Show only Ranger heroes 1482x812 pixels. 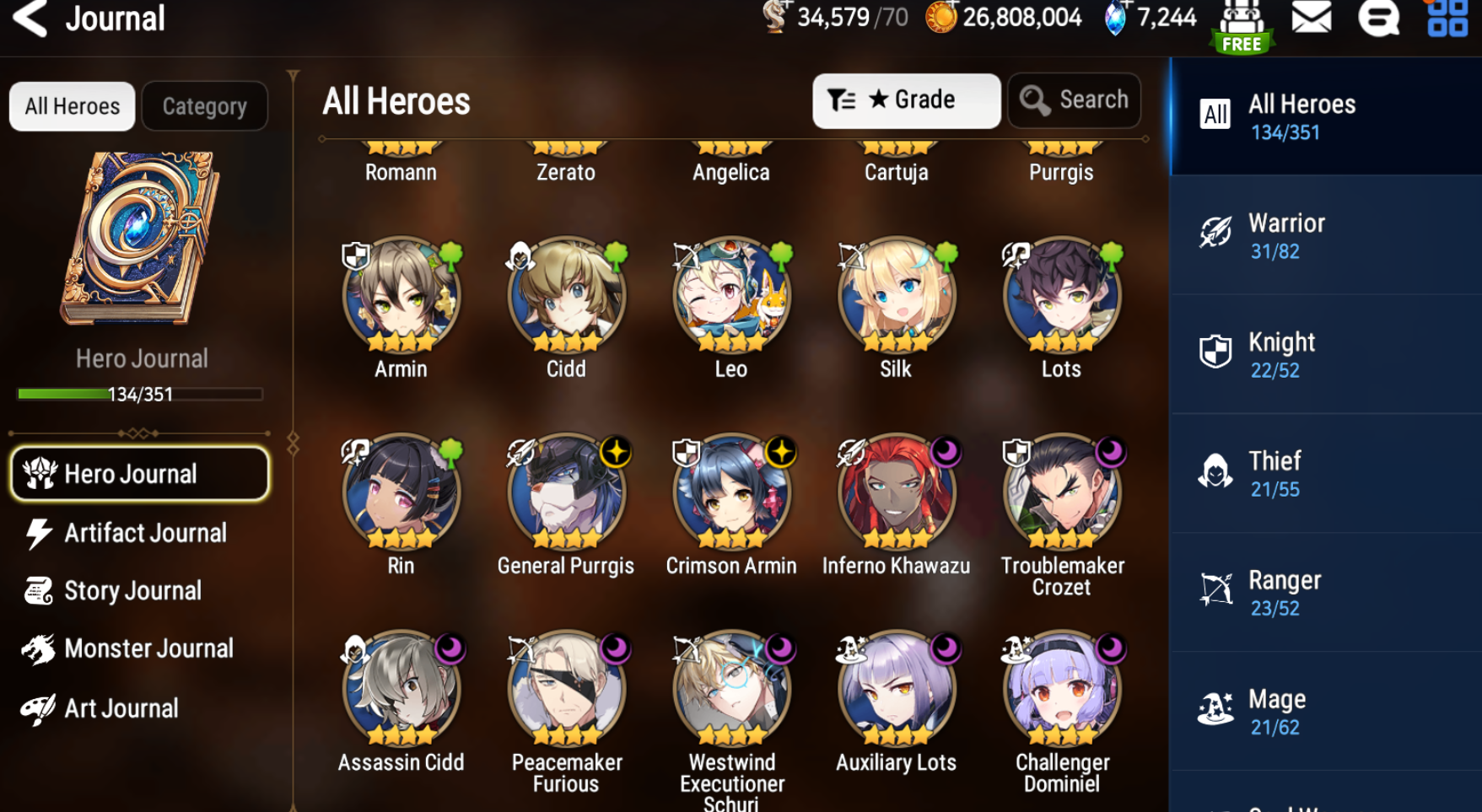coord(1324,592)
